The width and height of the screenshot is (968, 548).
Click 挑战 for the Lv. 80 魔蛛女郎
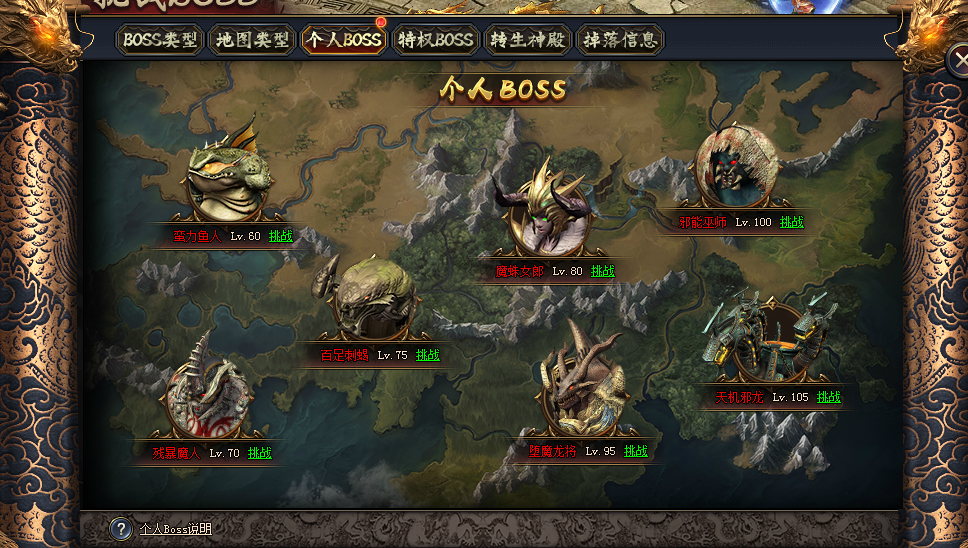pyautogui.click(x=603, y=271)
